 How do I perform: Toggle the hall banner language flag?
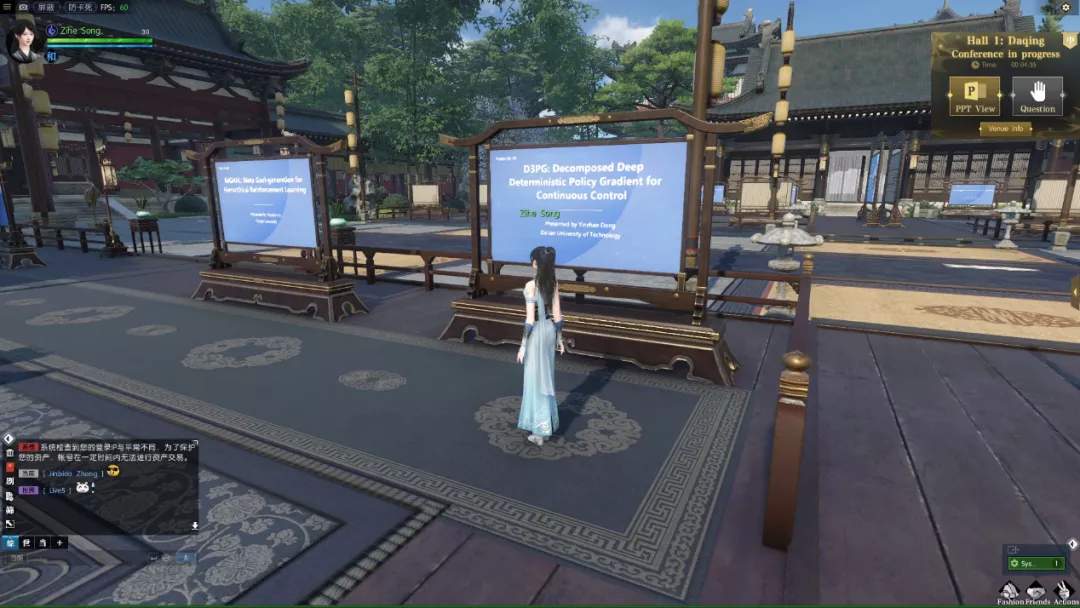click(1069, 41)
